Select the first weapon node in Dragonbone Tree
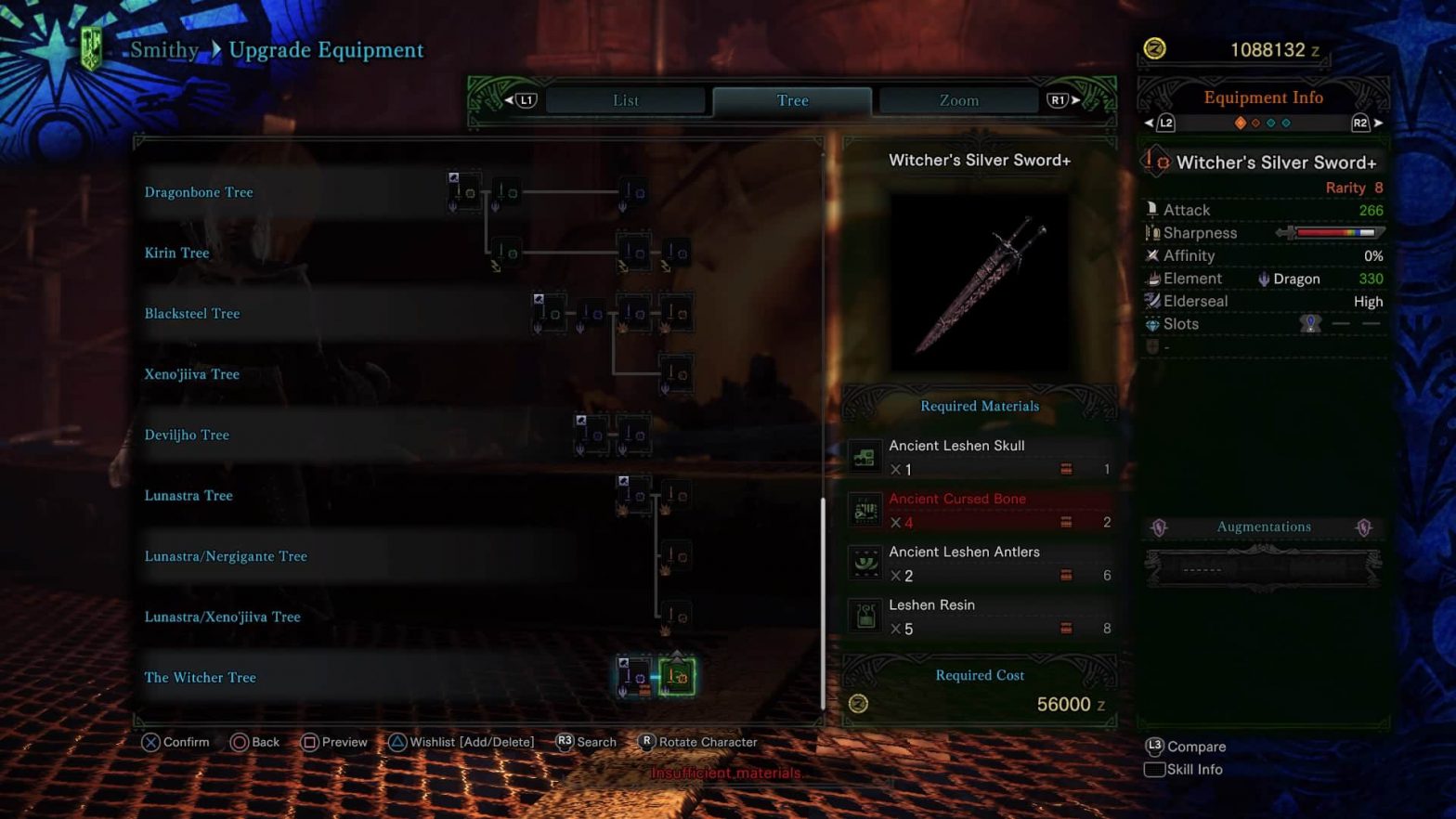This screenshot has width=1456, height=819. click(463, 192)
